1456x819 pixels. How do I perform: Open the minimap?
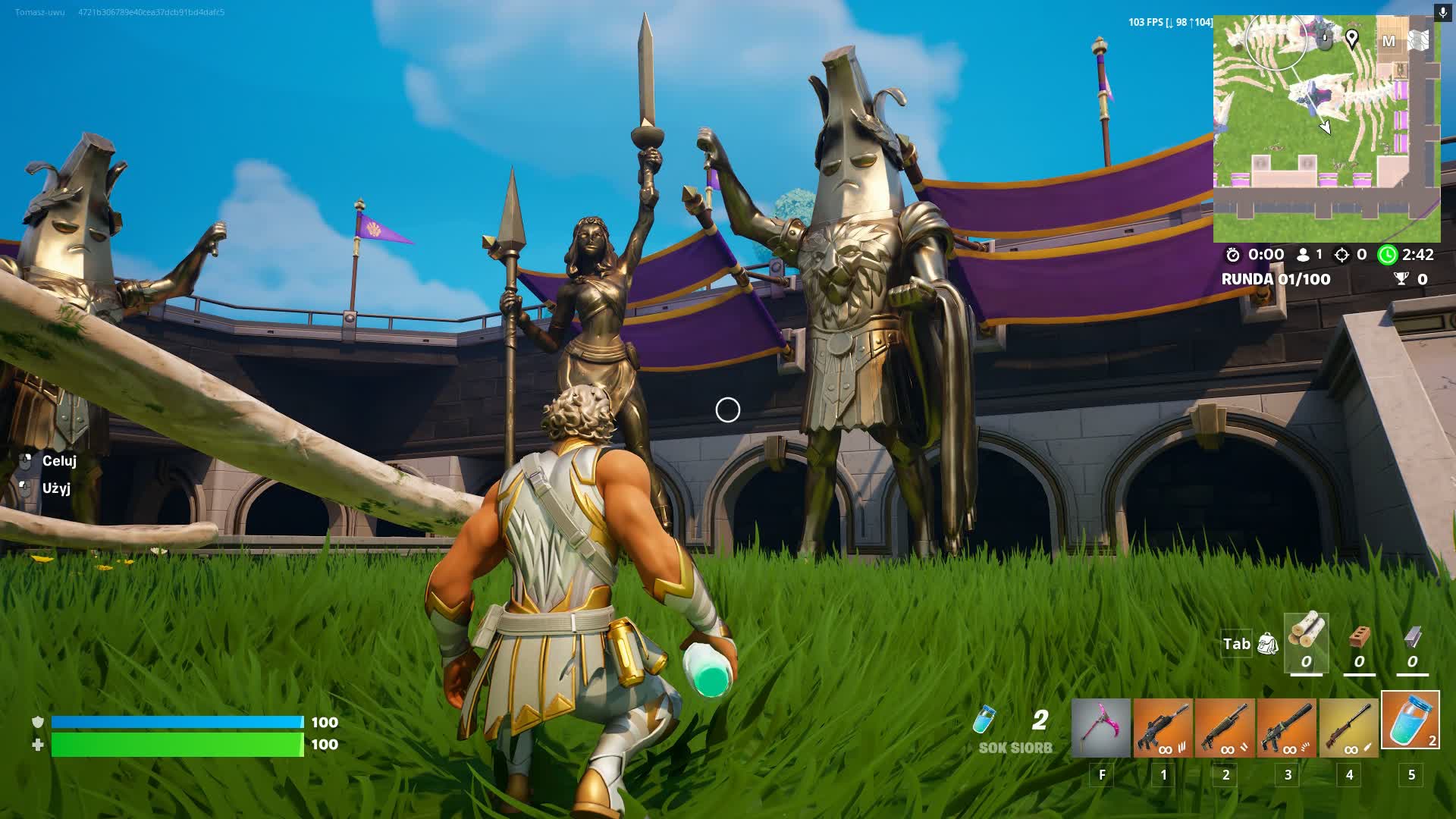click(1326, 129)
